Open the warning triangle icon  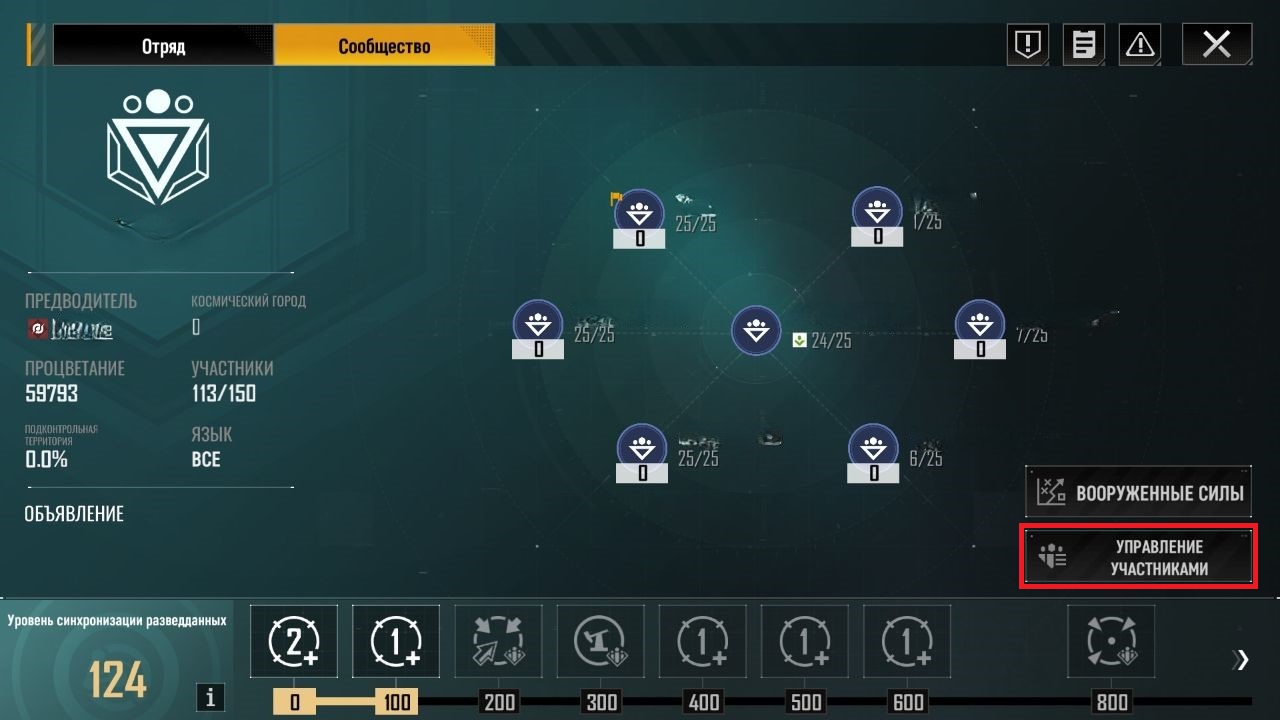[x=1140, y=45]
